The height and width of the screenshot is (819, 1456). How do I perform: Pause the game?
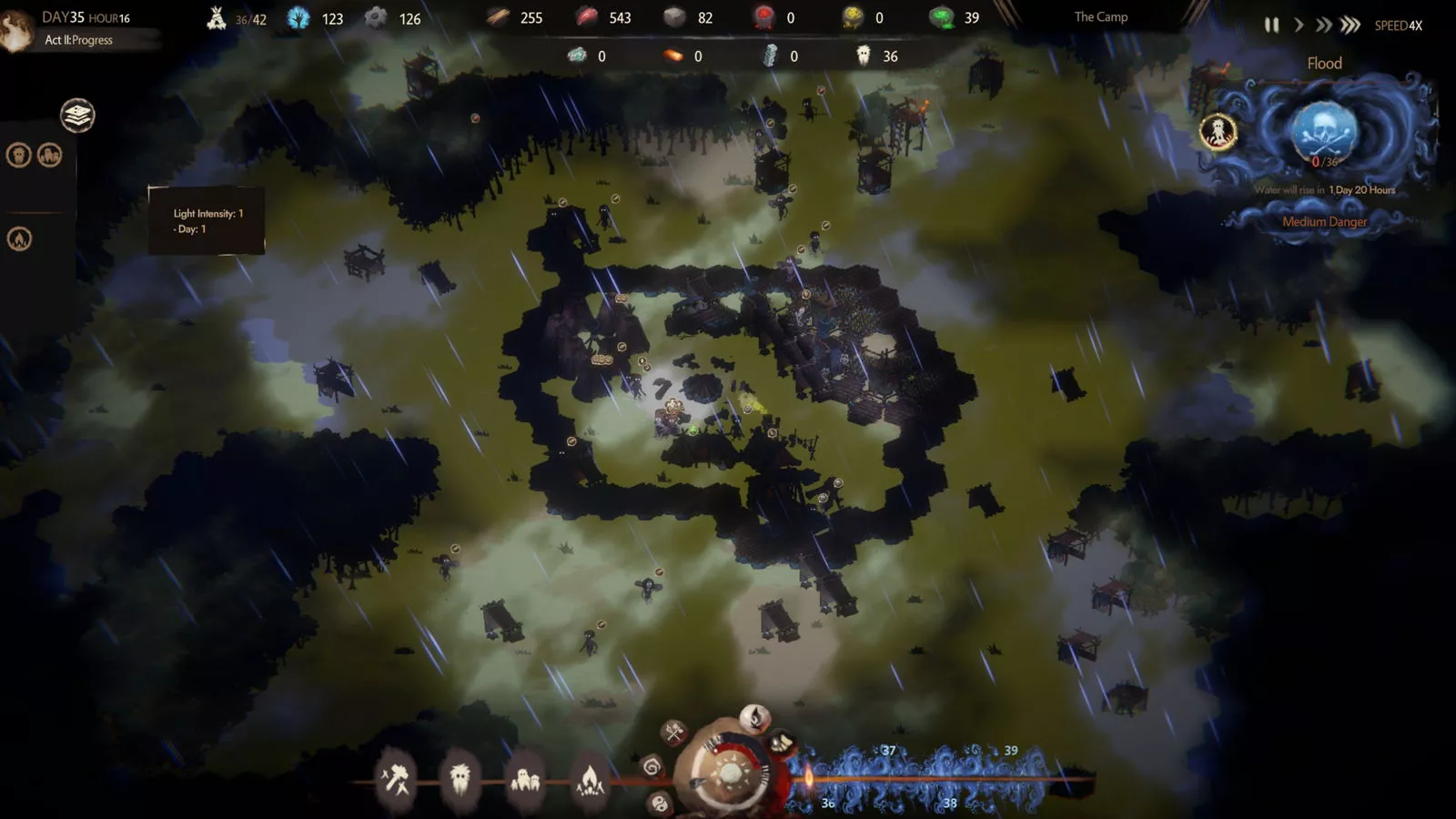[1271, 25]
